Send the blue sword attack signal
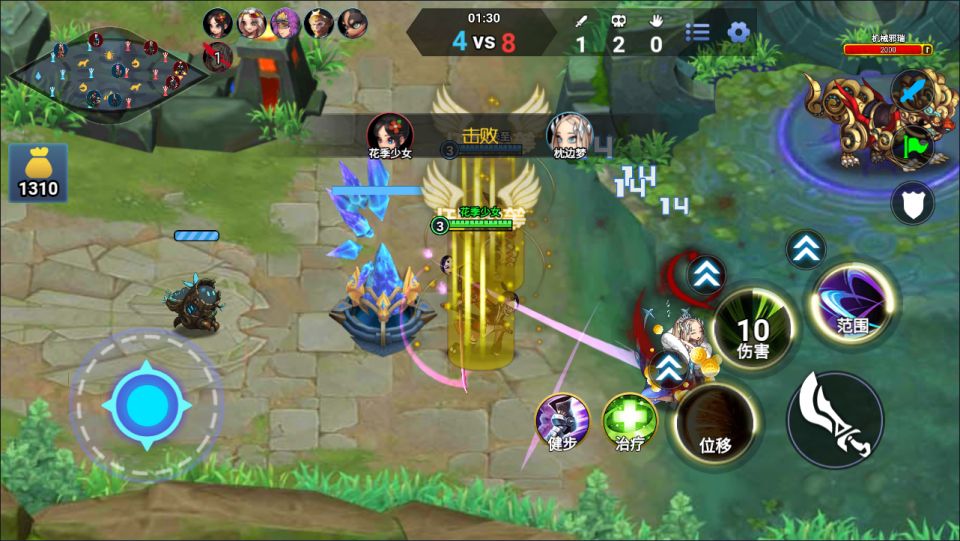Viewport: 960px width, 541px height. pyautogui.click(x=912, y=92)
